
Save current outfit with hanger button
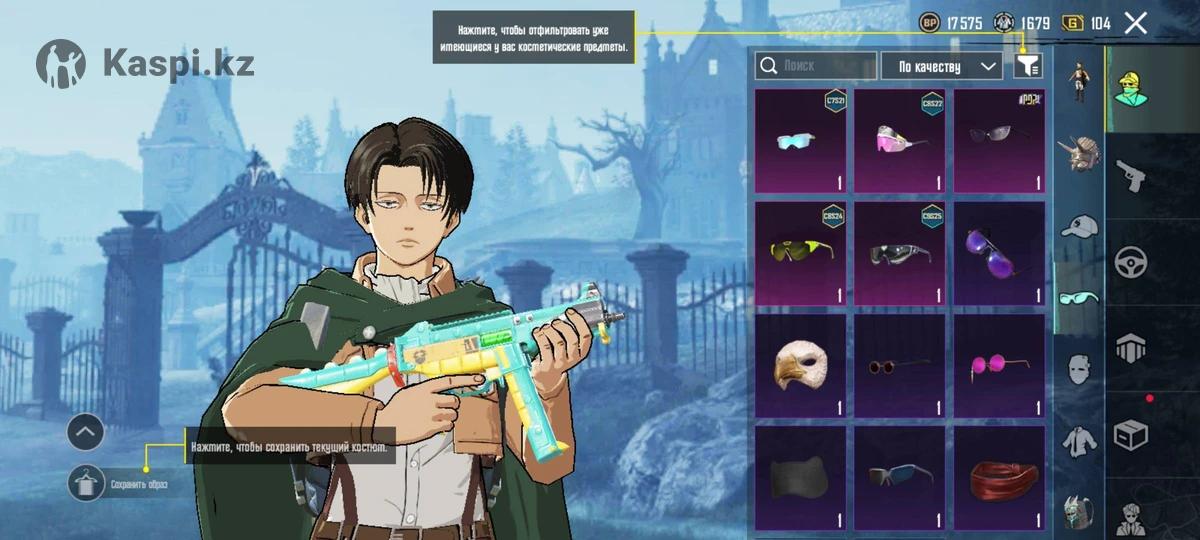[x=87, y=484]
